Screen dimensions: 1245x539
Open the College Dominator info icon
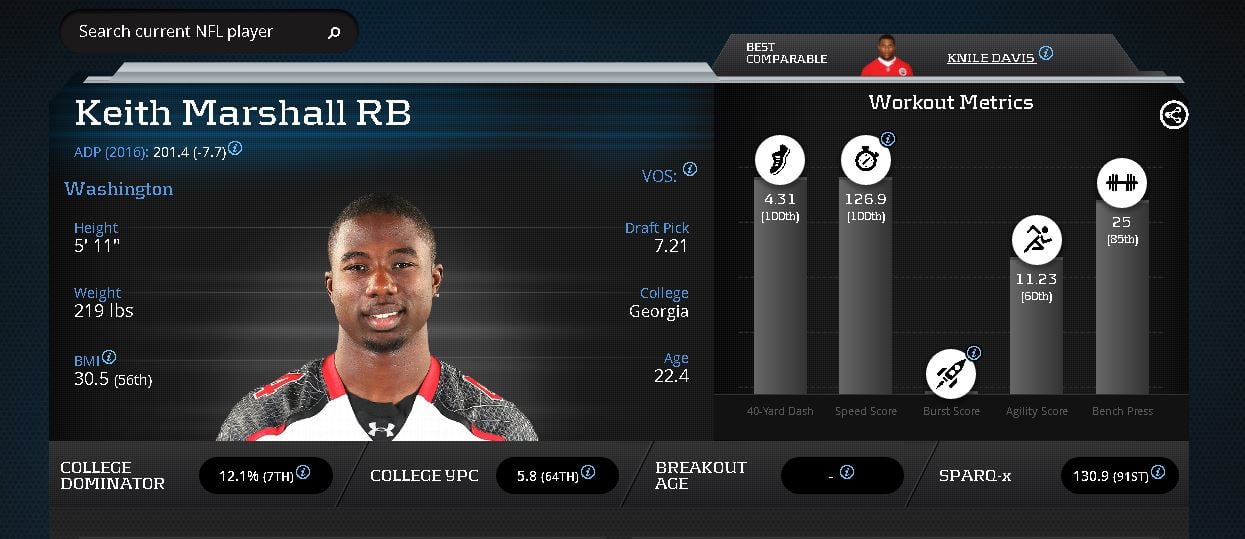coord(302,472)
